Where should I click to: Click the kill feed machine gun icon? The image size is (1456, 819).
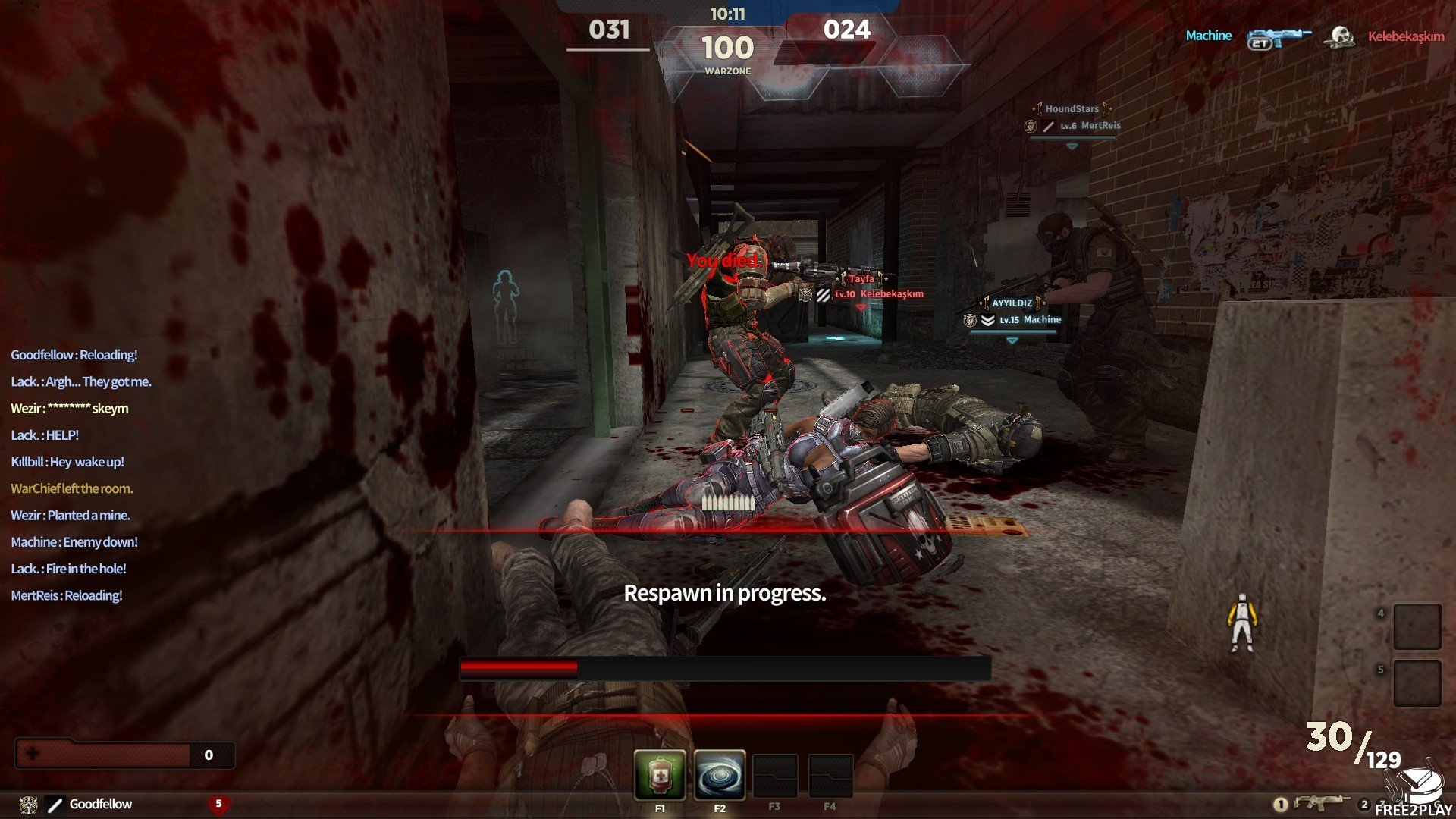(1279, 37)
